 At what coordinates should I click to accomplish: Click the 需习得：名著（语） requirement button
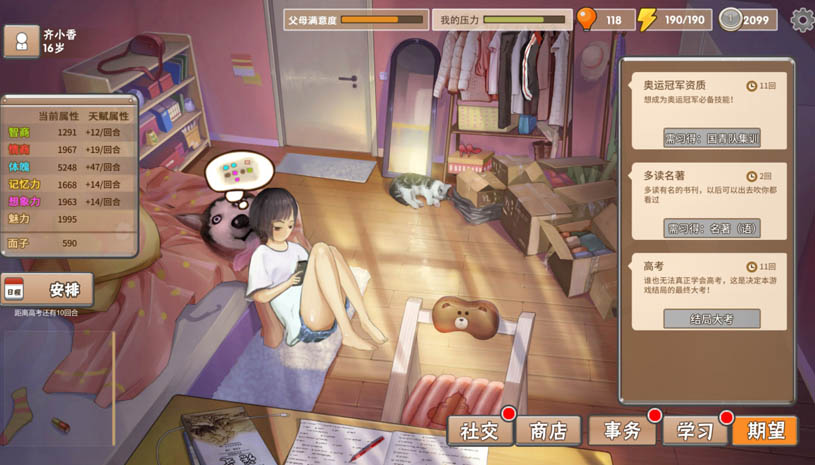coord(712,228)
